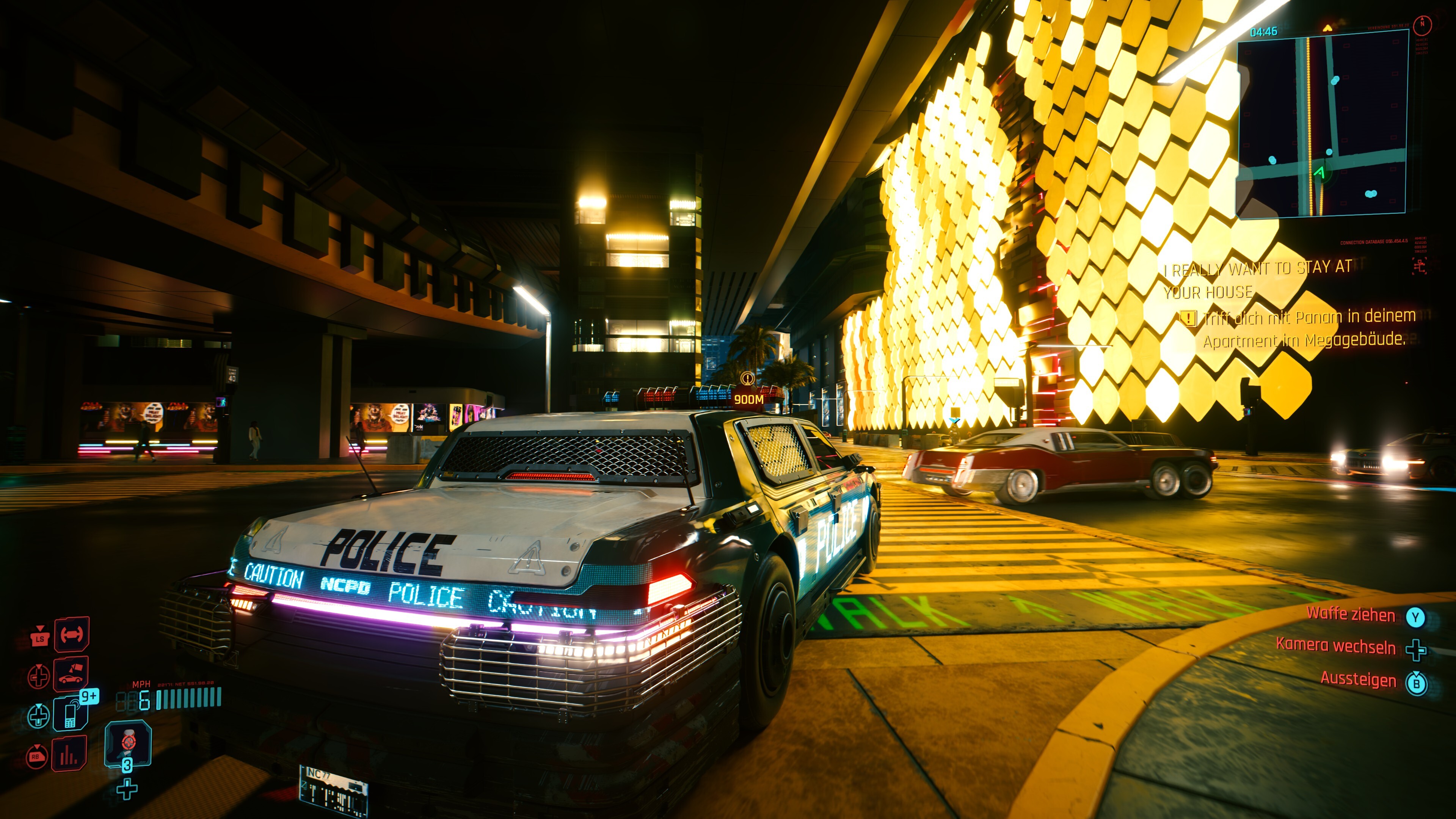Select the vehicle steering axle icon
1456x819 pixels.
coord(72,634)
